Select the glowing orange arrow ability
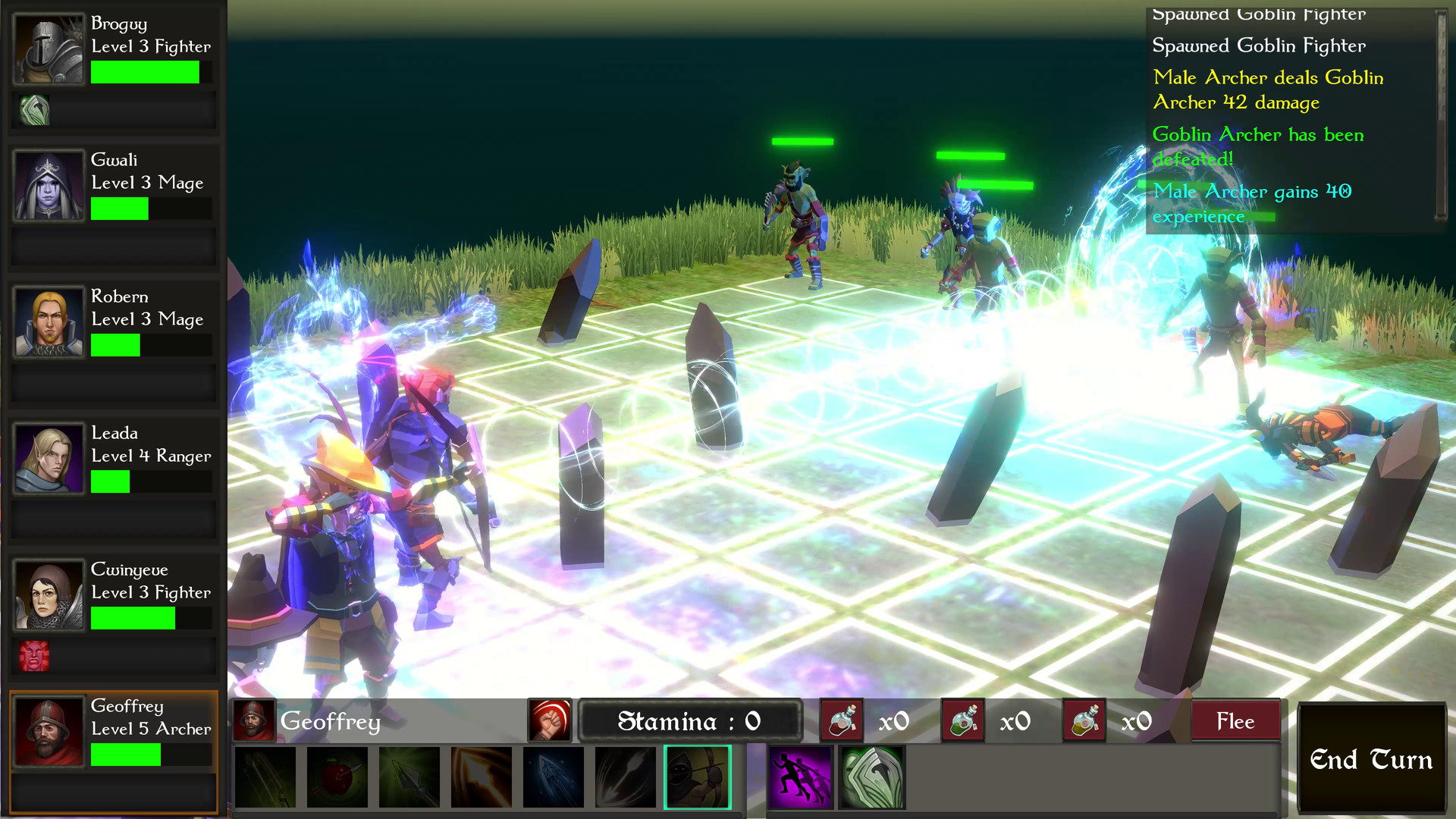 (481, 777)
